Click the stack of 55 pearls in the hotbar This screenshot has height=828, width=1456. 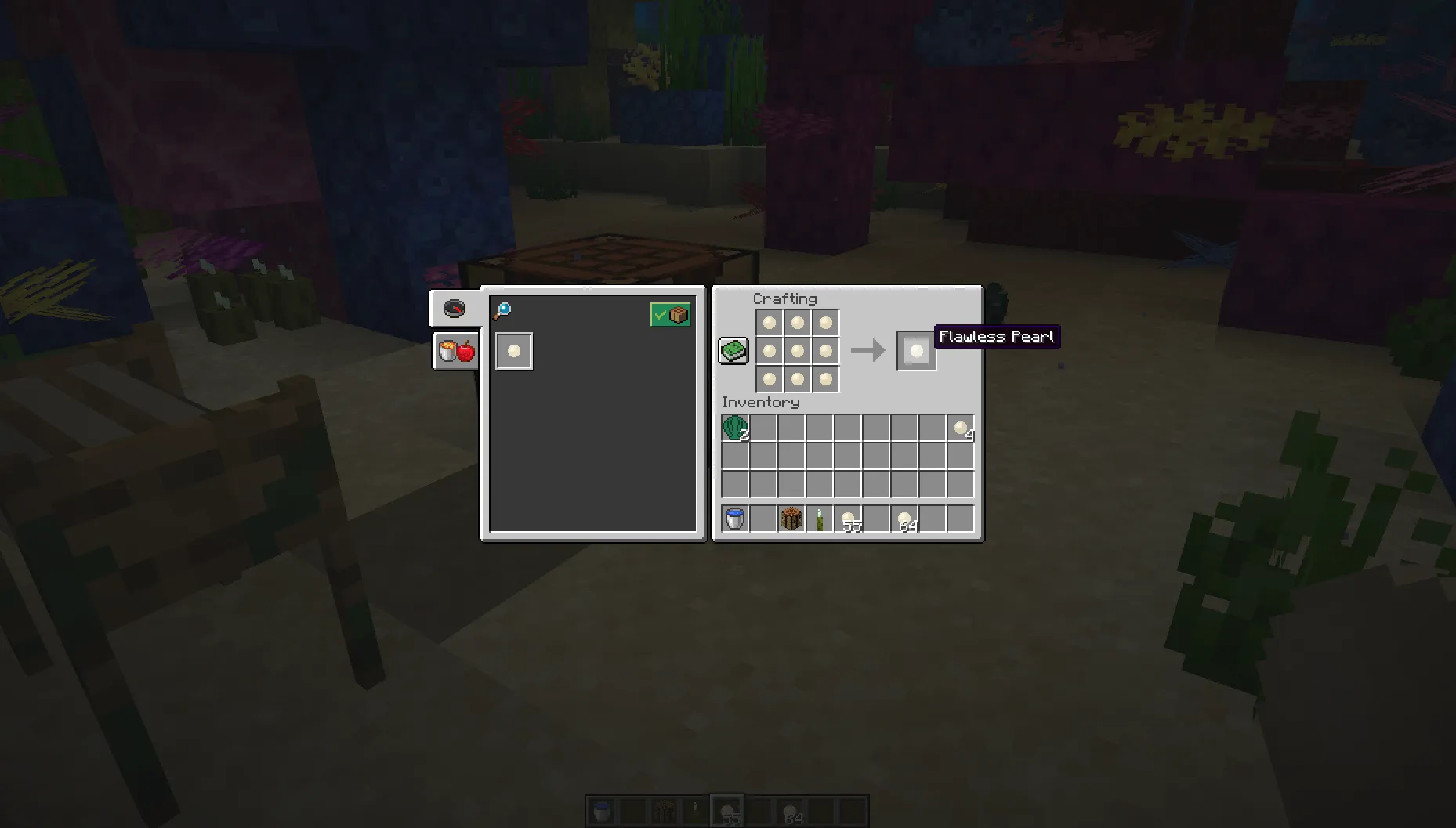point(850,518)
